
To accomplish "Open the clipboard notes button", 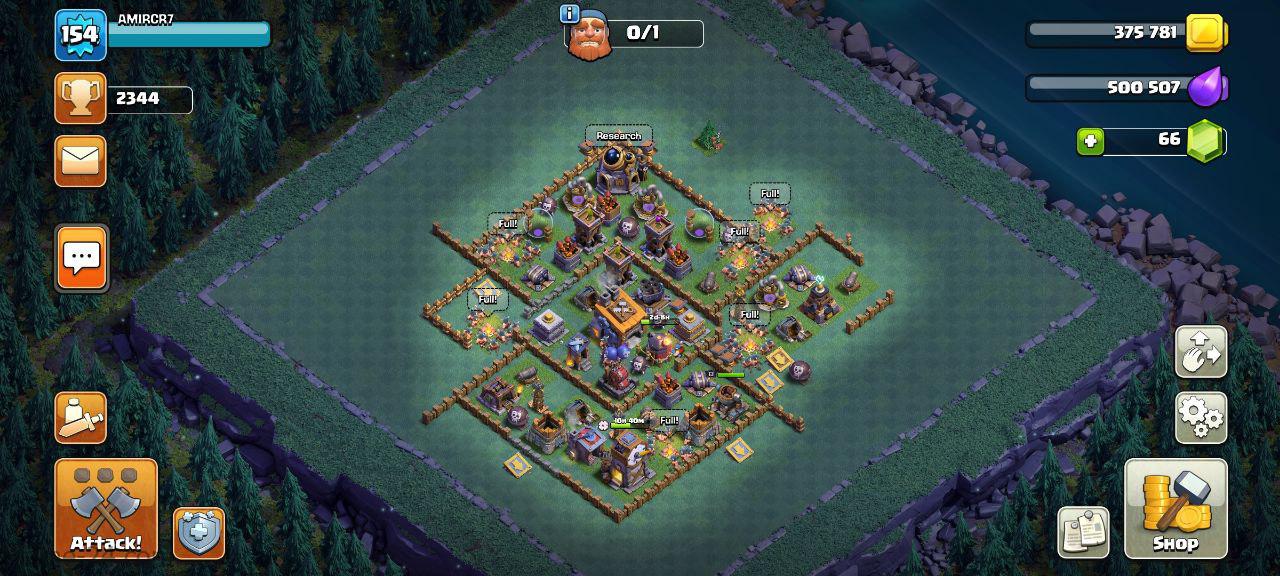I will click(x=1083, y=532).
